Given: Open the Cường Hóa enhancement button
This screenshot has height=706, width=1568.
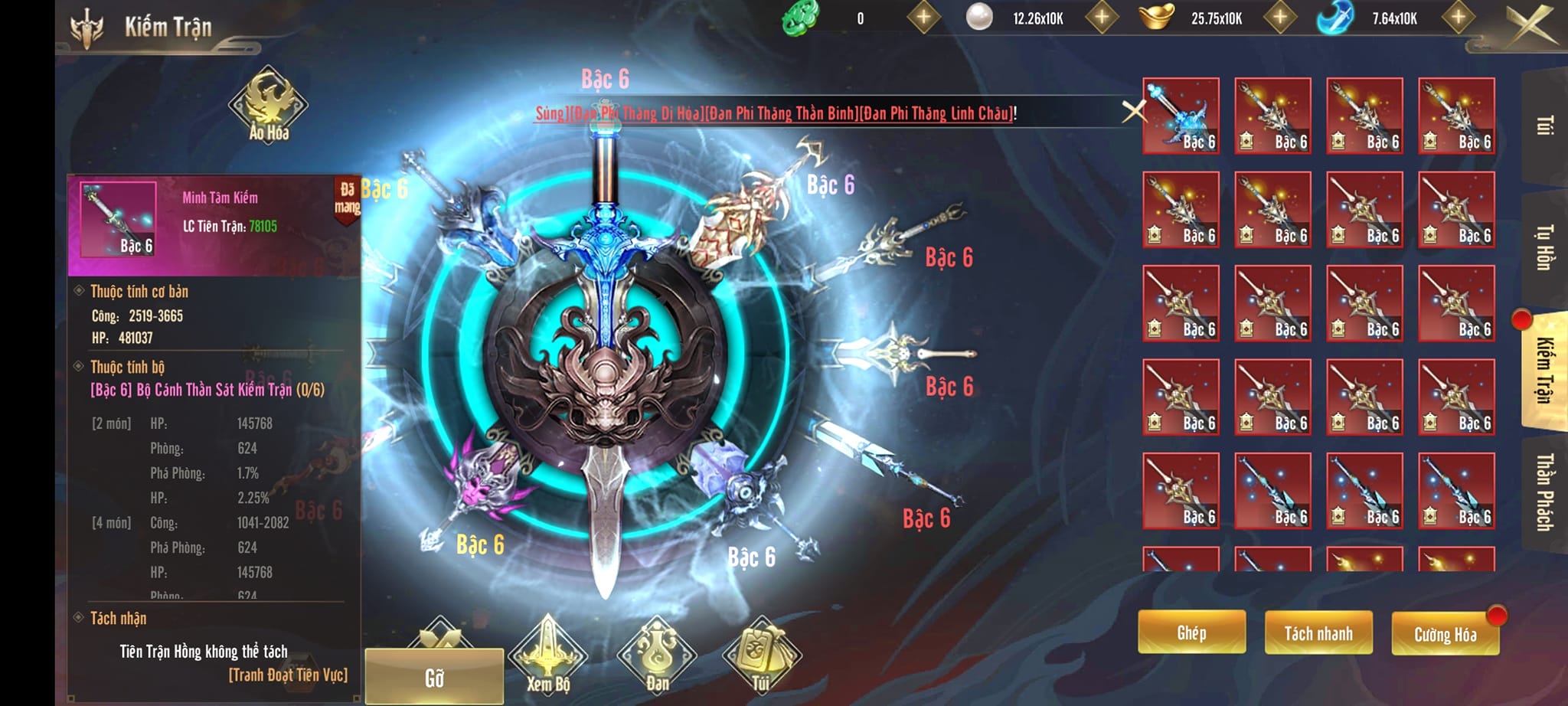Looking at the screenshot, I should 1445,634.
